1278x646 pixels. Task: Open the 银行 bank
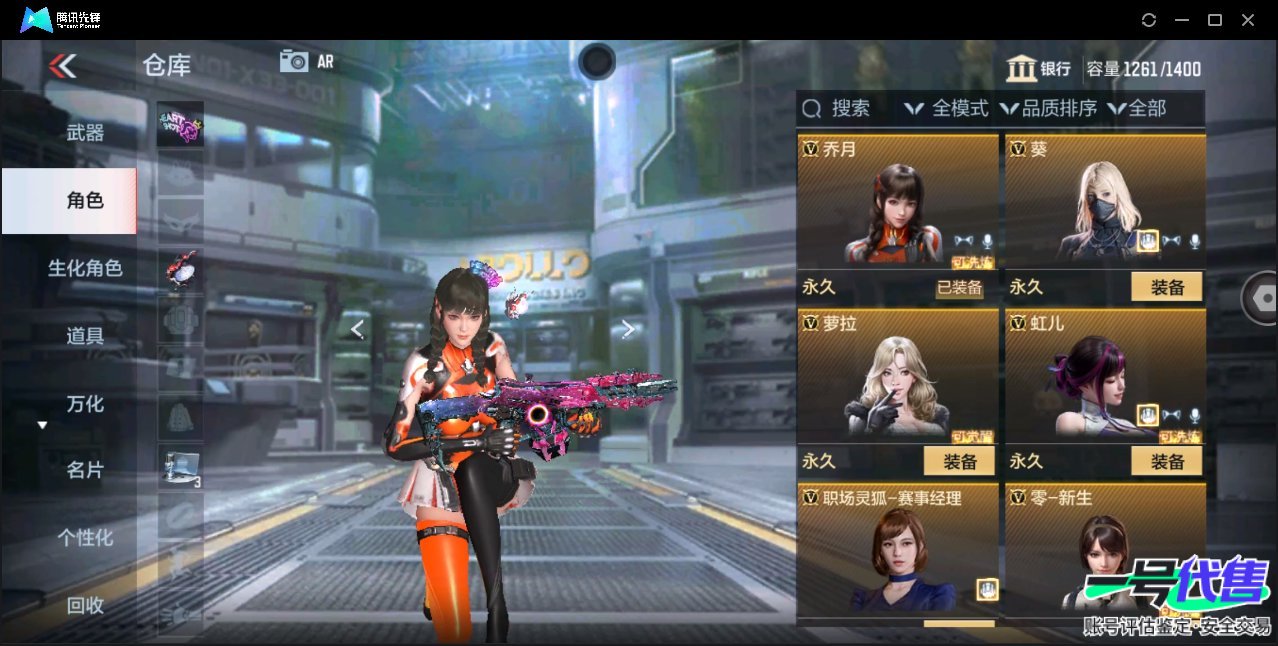pyautogui.click(x=1038, y=69)
